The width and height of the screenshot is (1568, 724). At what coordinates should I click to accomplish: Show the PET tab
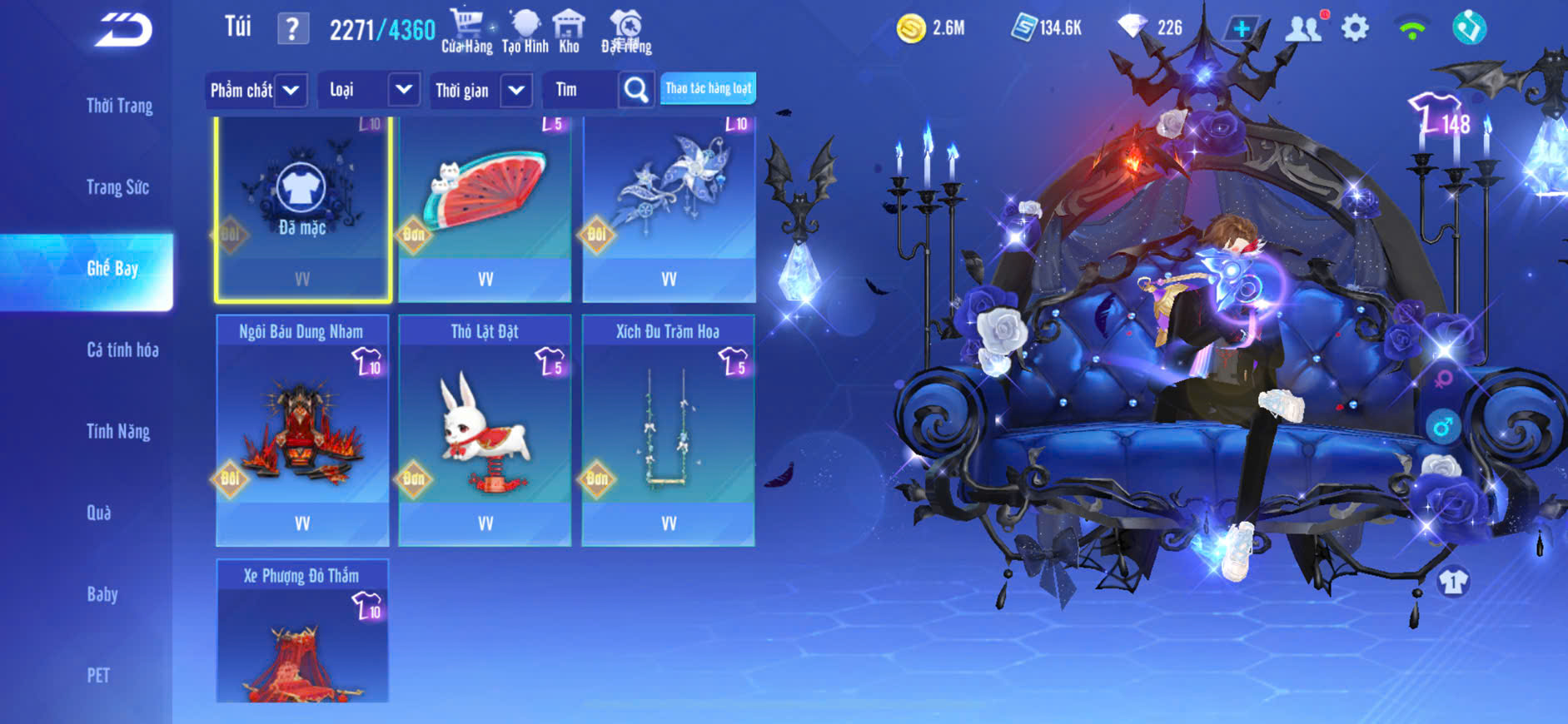coord(98,675)
